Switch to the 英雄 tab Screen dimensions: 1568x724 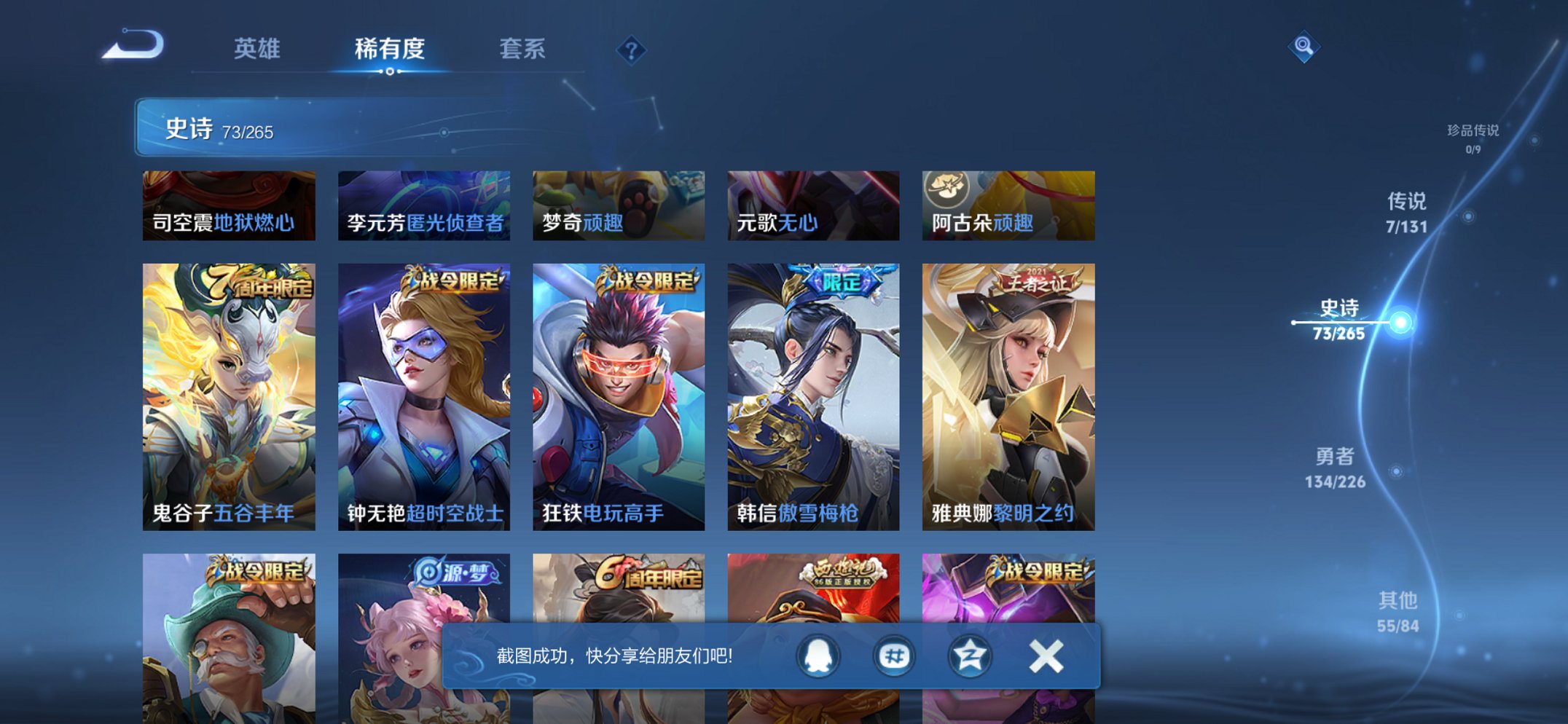259,50
